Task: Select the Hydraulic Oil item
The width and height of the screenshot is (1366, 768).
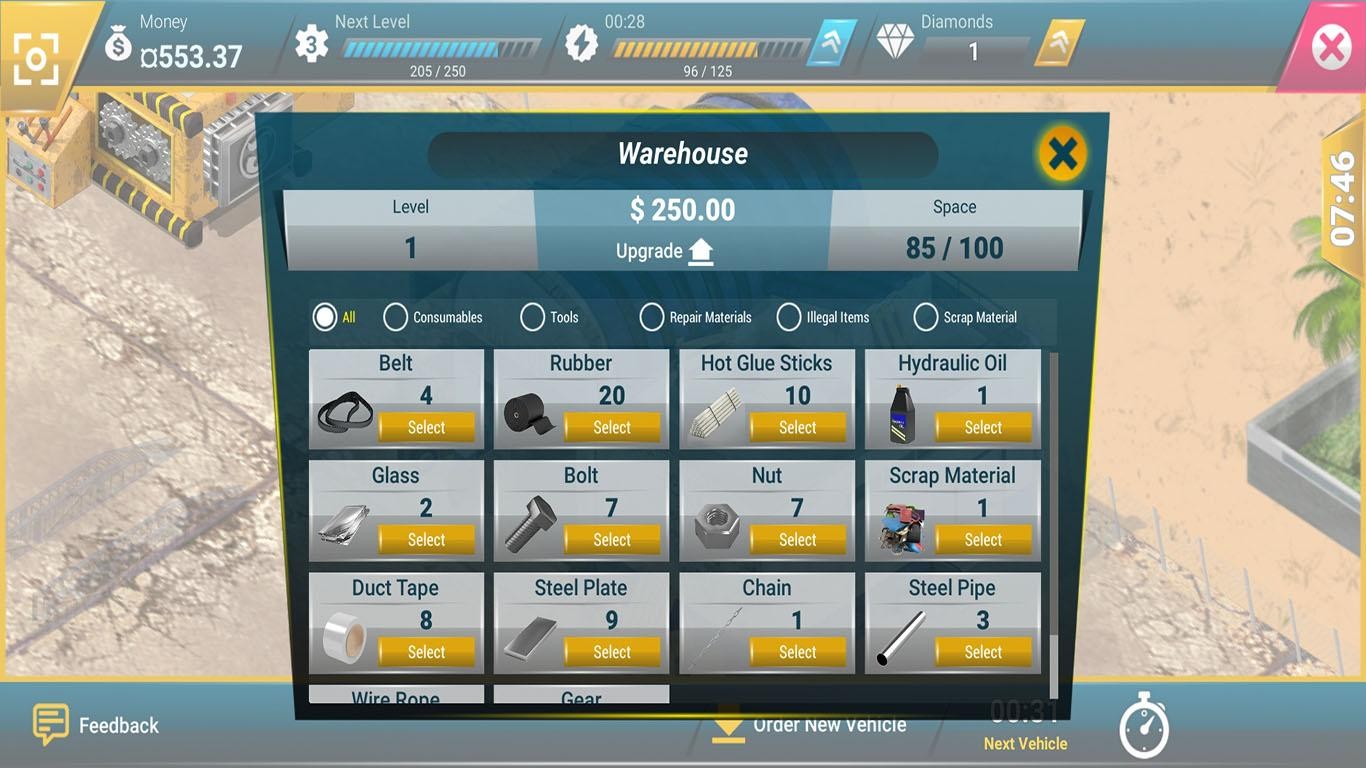Action: point(983,427)
